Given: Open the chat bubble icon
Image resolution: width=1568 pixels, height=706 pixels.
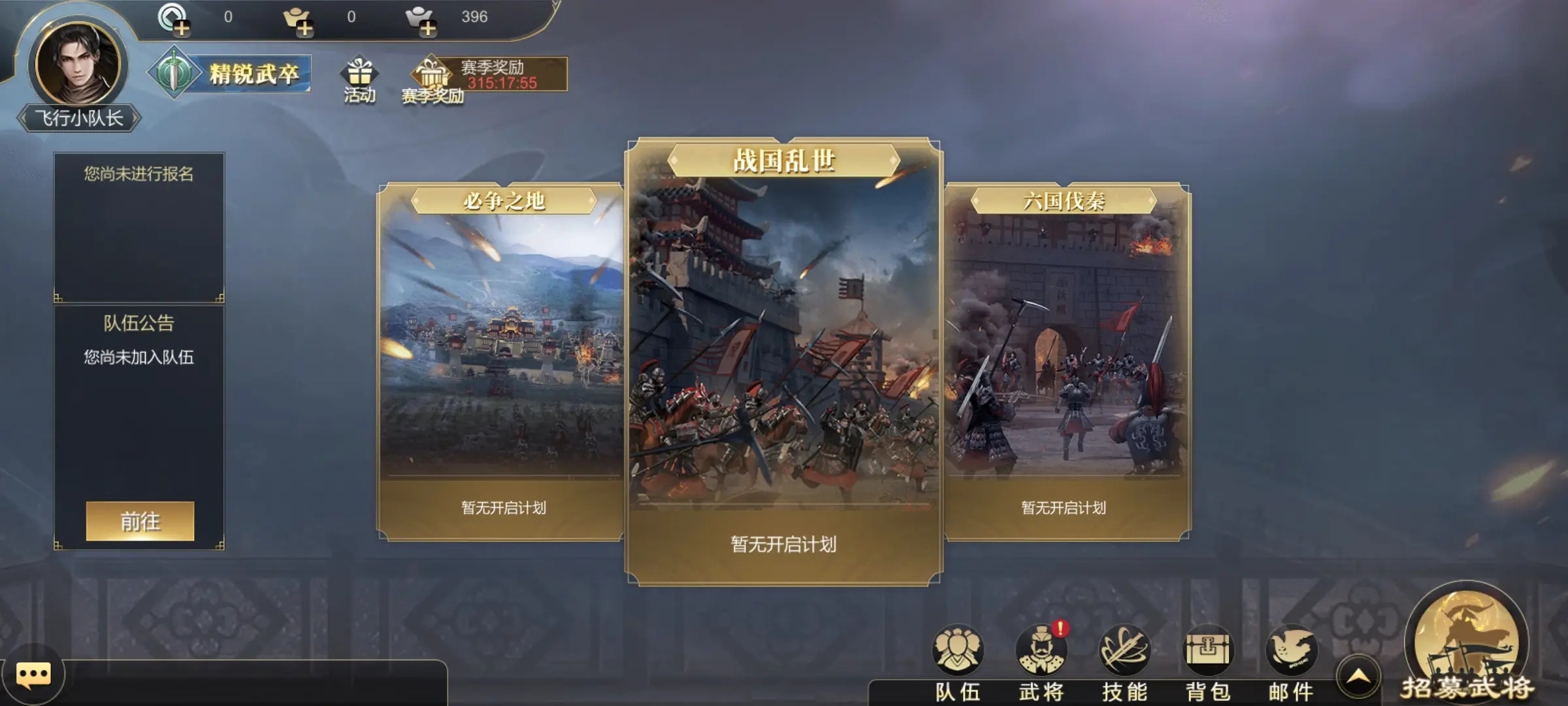Looking at the screenshot, I should click(33, 675).
